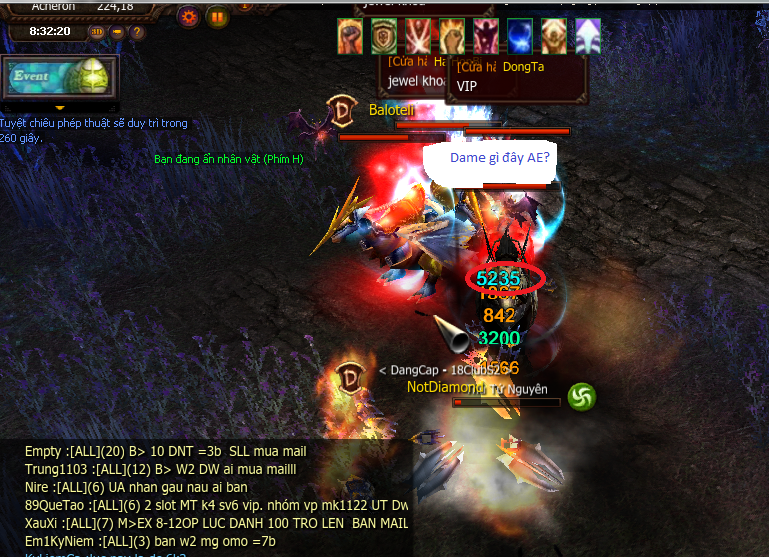Viewport: 769px width, 557px height.
Task: Click the chat message from 89QueTao
Action: point(216,505)
